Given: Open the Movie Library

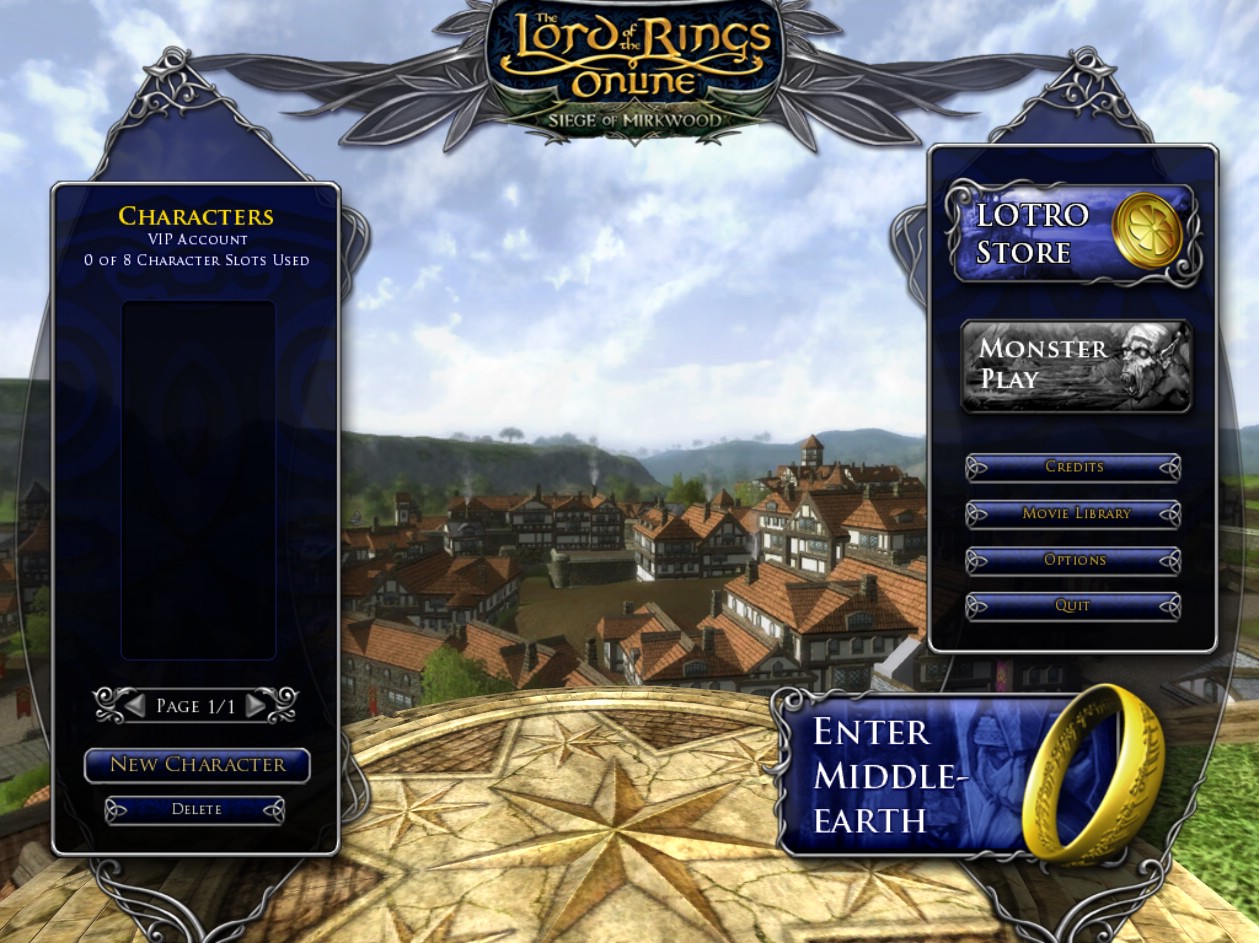Looking at the screenshot, I should pos(1073,514).
